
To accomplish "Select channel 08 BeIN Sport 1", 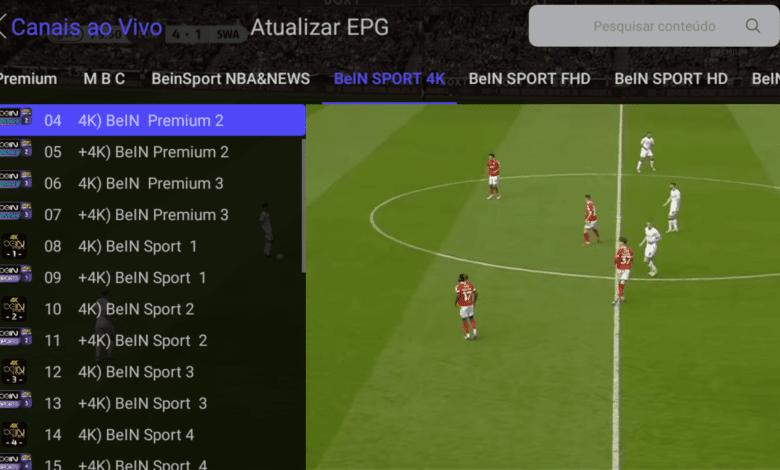I will [152, 246].
